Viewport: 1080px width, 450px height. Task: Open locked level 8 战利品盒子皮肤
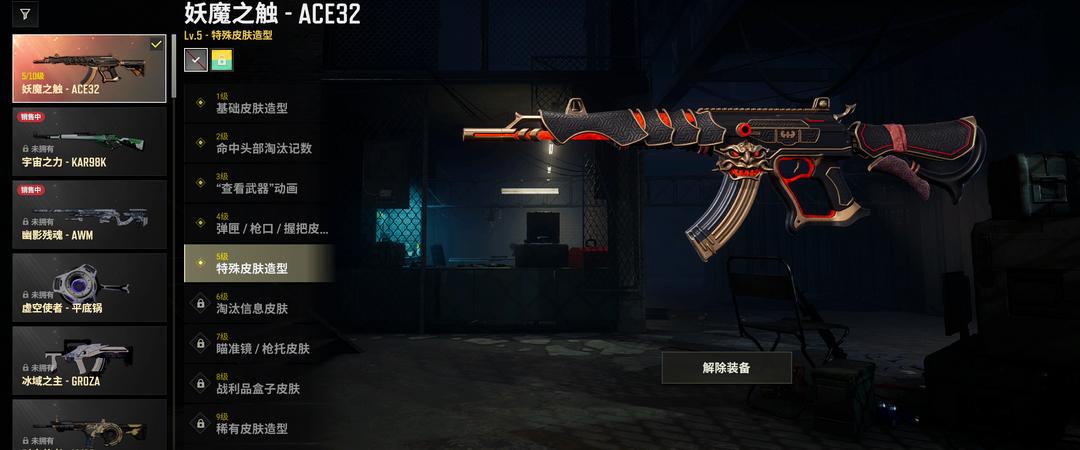click(258, 384)
